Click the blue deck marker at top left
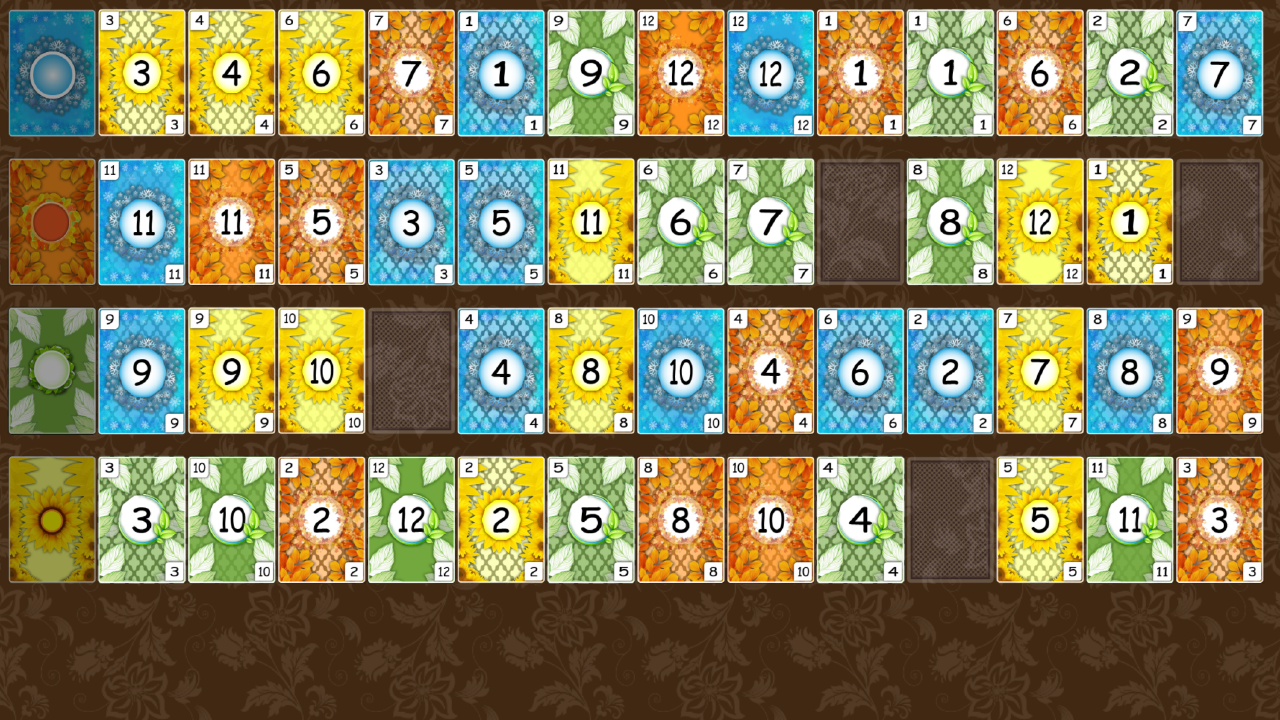1280x720 pixels. pos(52,72)
